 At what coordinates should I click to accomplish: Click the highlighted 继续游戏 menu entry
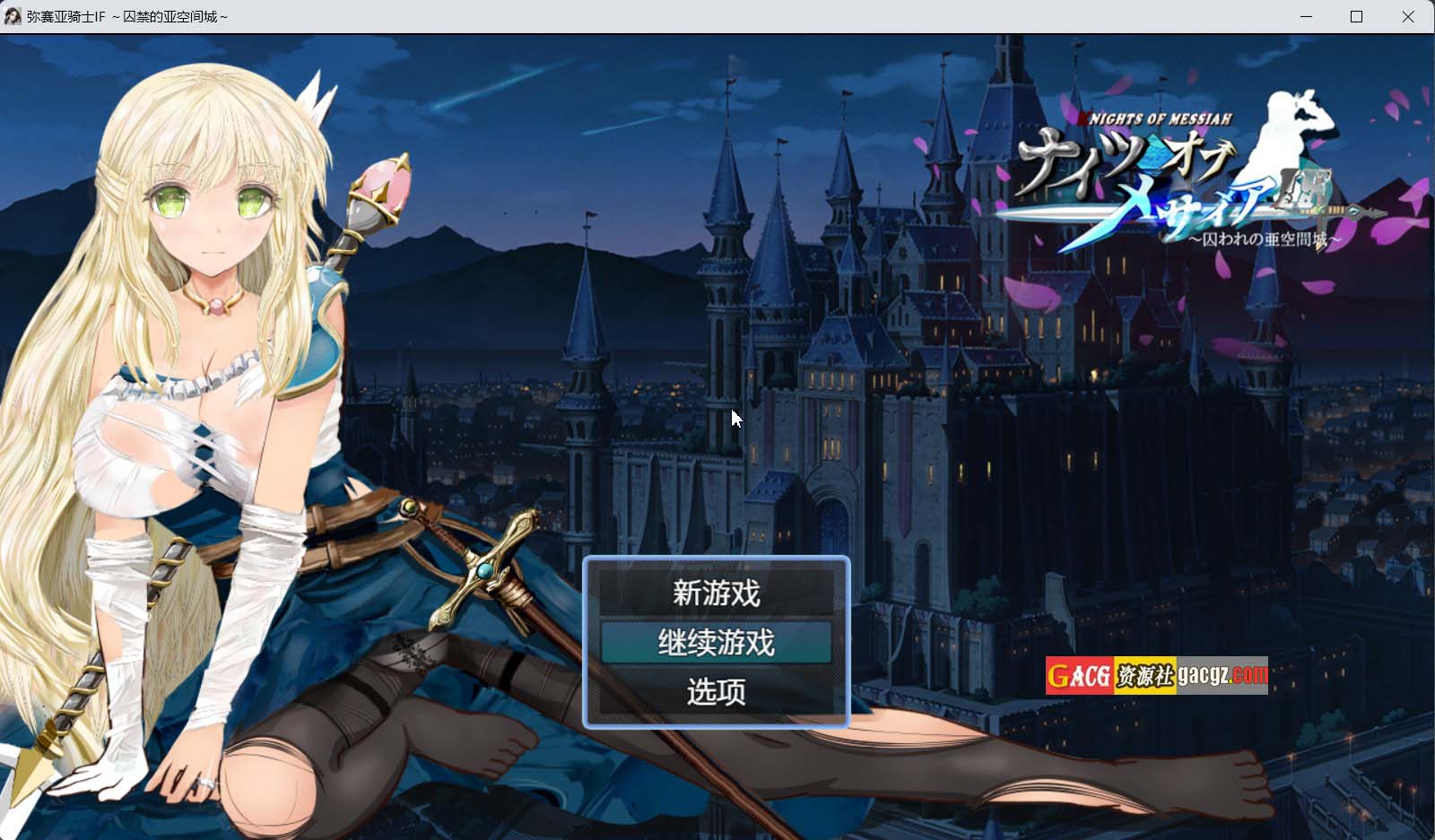pos(715,644)
